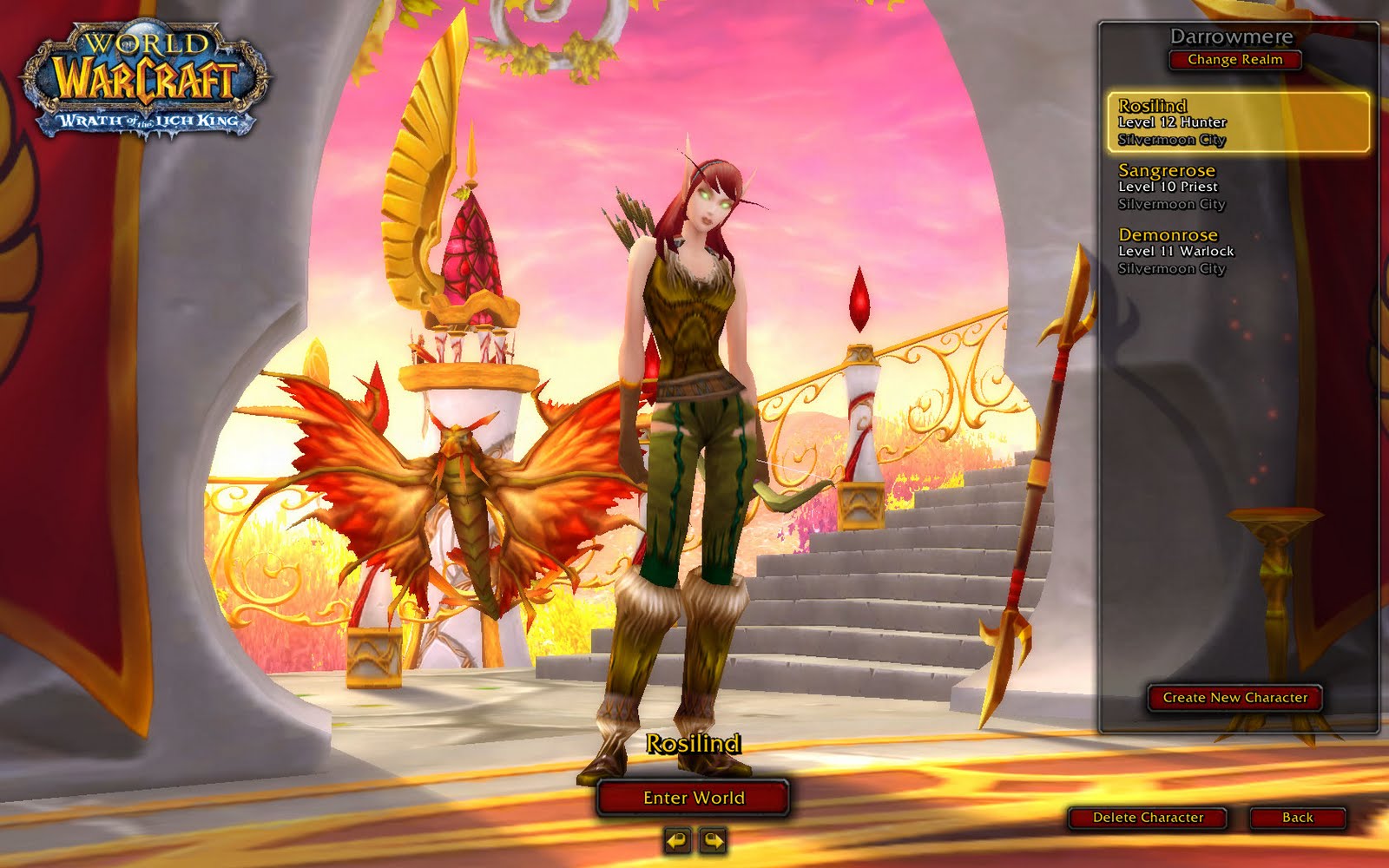Click the Rosilind name label below the character
The height and width of the screenshot is (868, 1389).
pyautogui.click(x=694, y=744)
